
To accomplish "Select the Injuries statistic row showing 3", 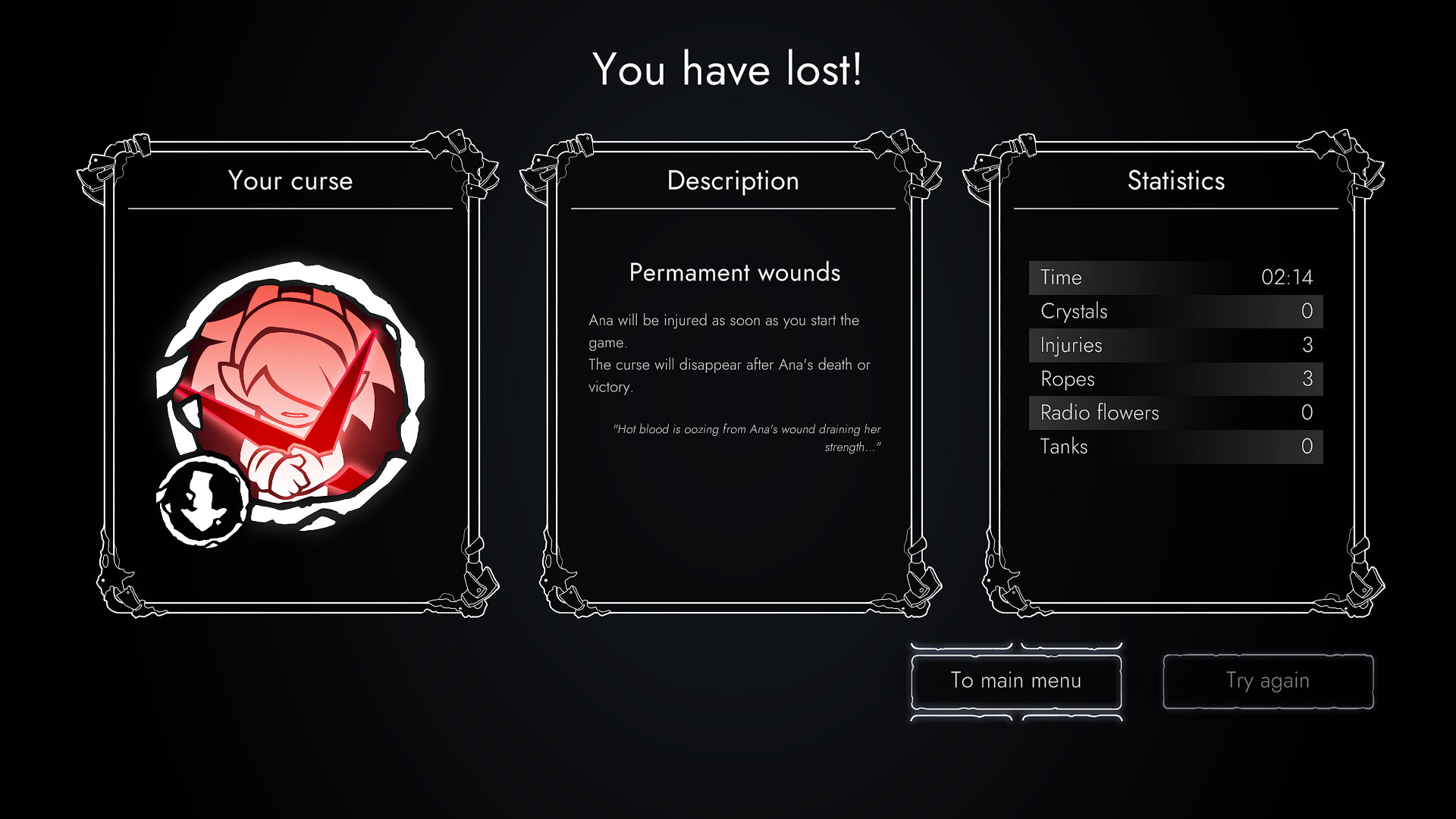I will coord(1174,345).
